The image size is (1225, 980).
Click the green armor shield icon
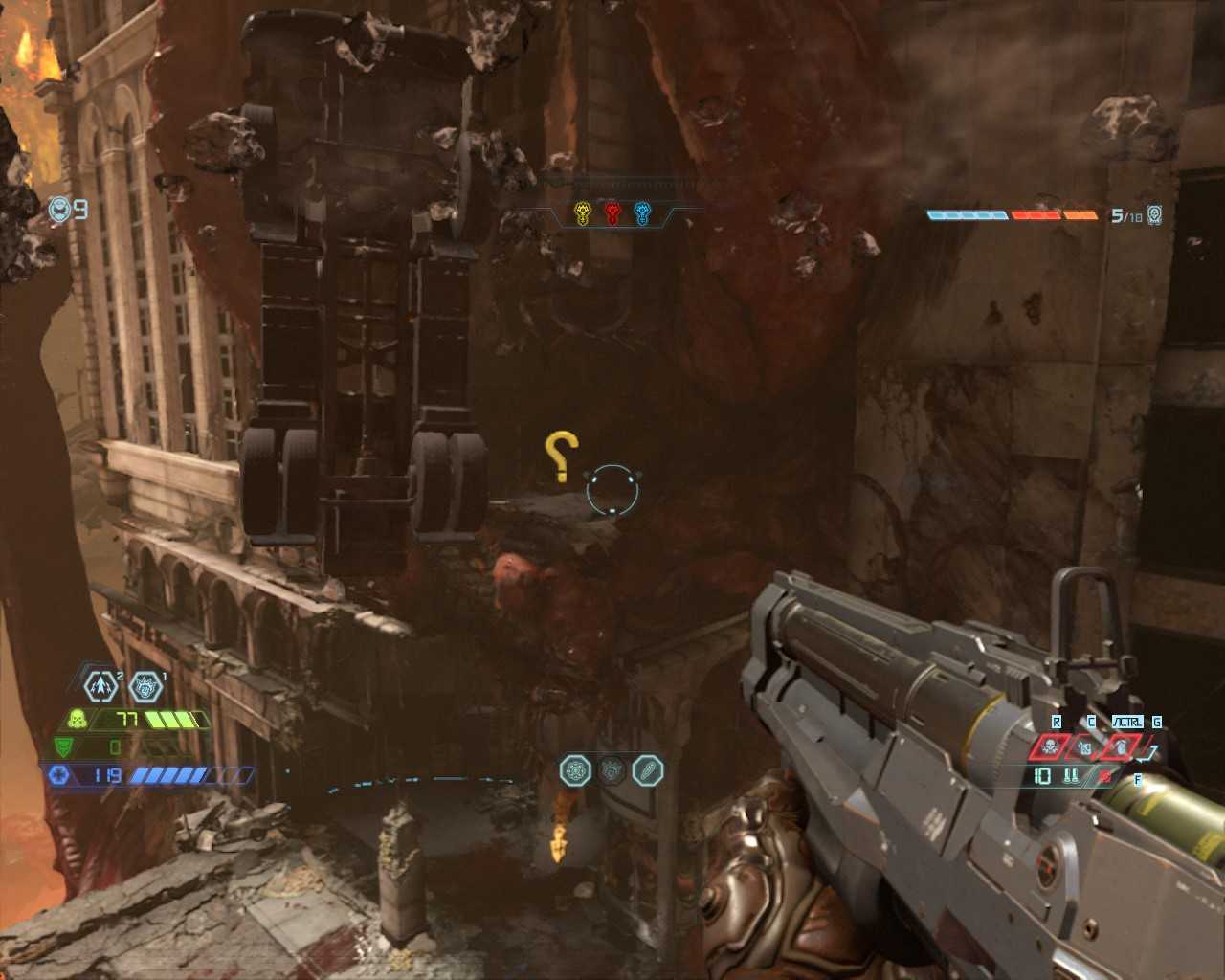click(x=62, y=746)
